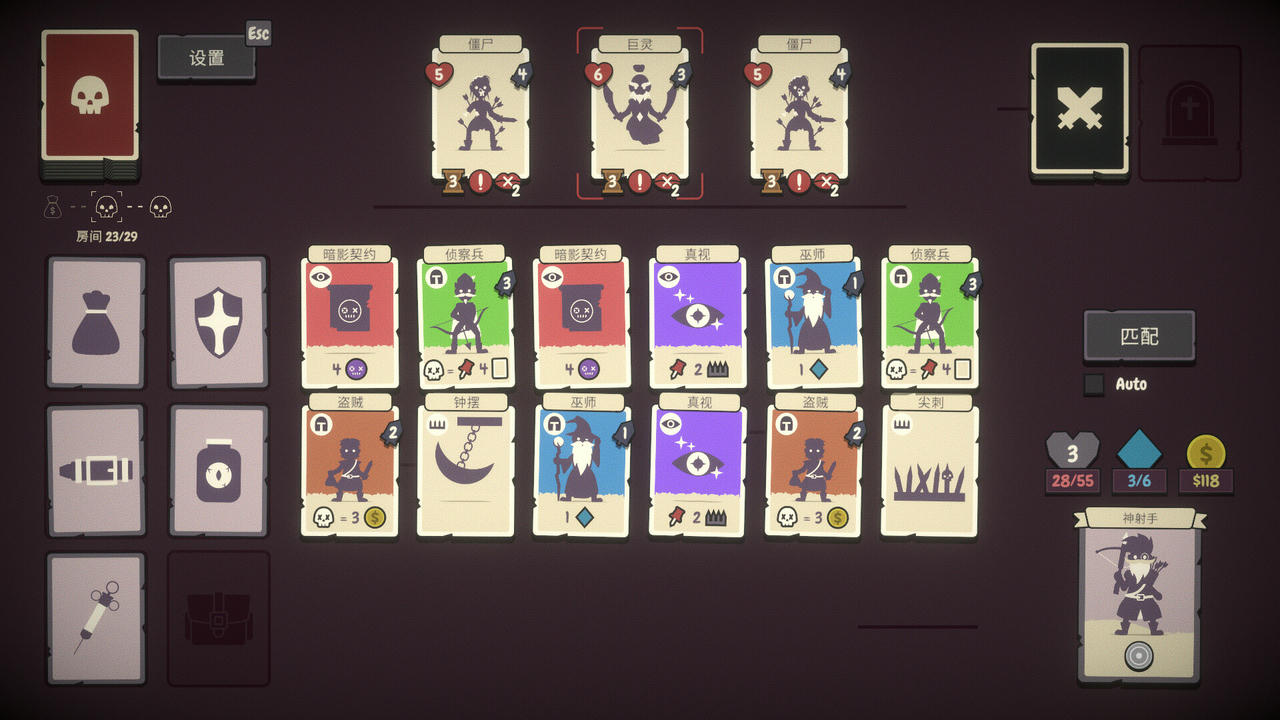This screenshot has height=720, width=1280.
Task: Select the 巨灵 enemy card
Action: tap(638, 110)
